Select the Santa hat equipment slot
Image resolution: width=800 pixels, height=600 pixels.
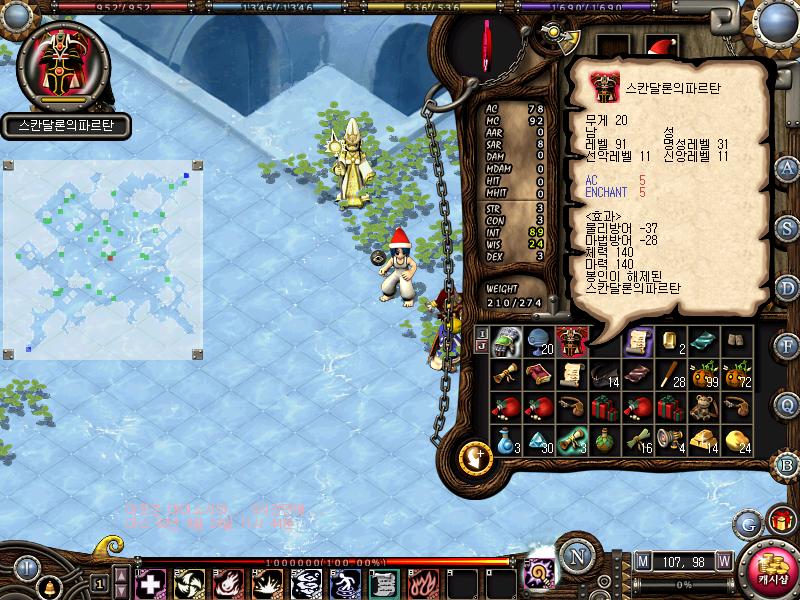(661, 46)
